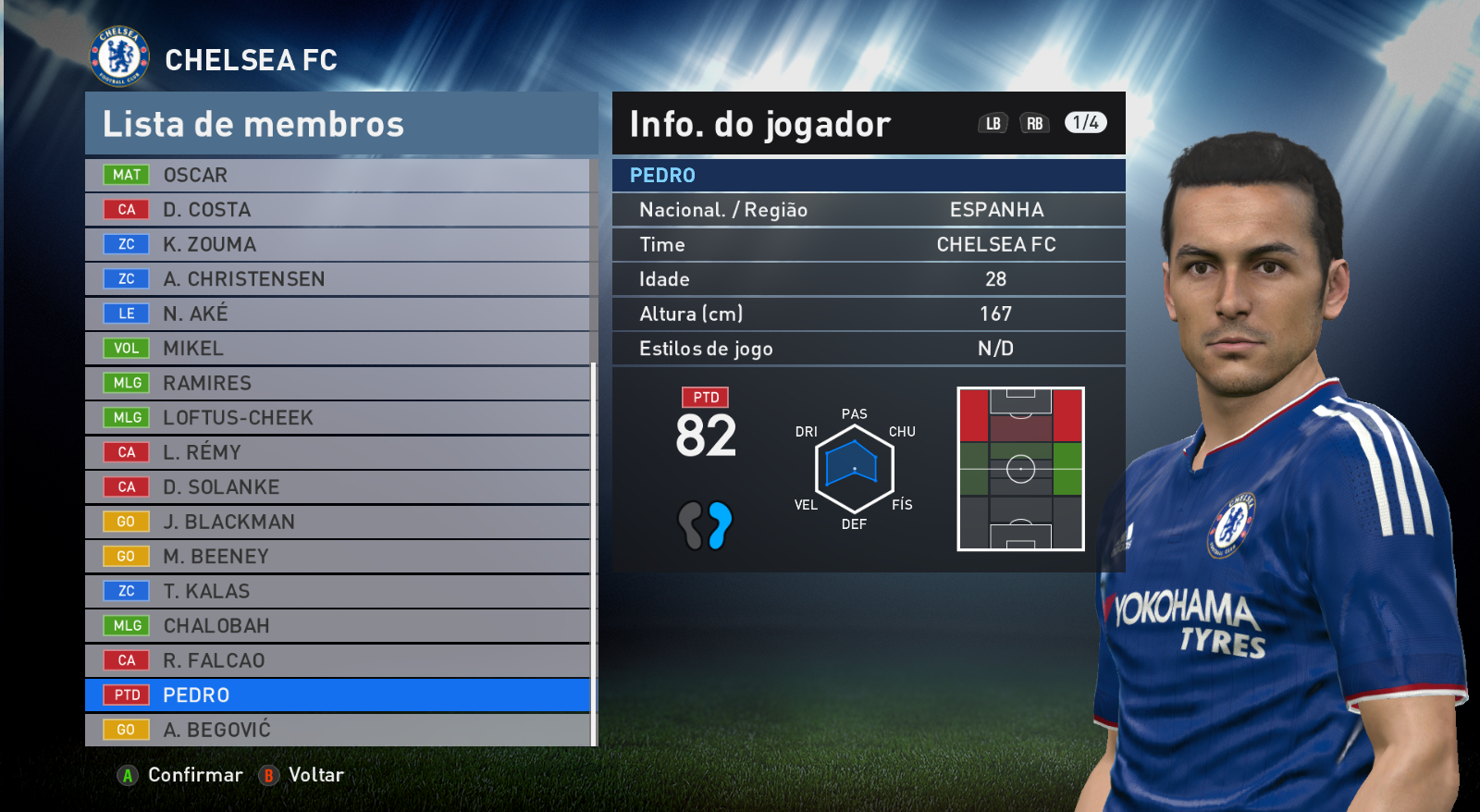1480x812 pixels.
Task: Pick M. Beeney from the member list
Action: [x=338, y=557]
